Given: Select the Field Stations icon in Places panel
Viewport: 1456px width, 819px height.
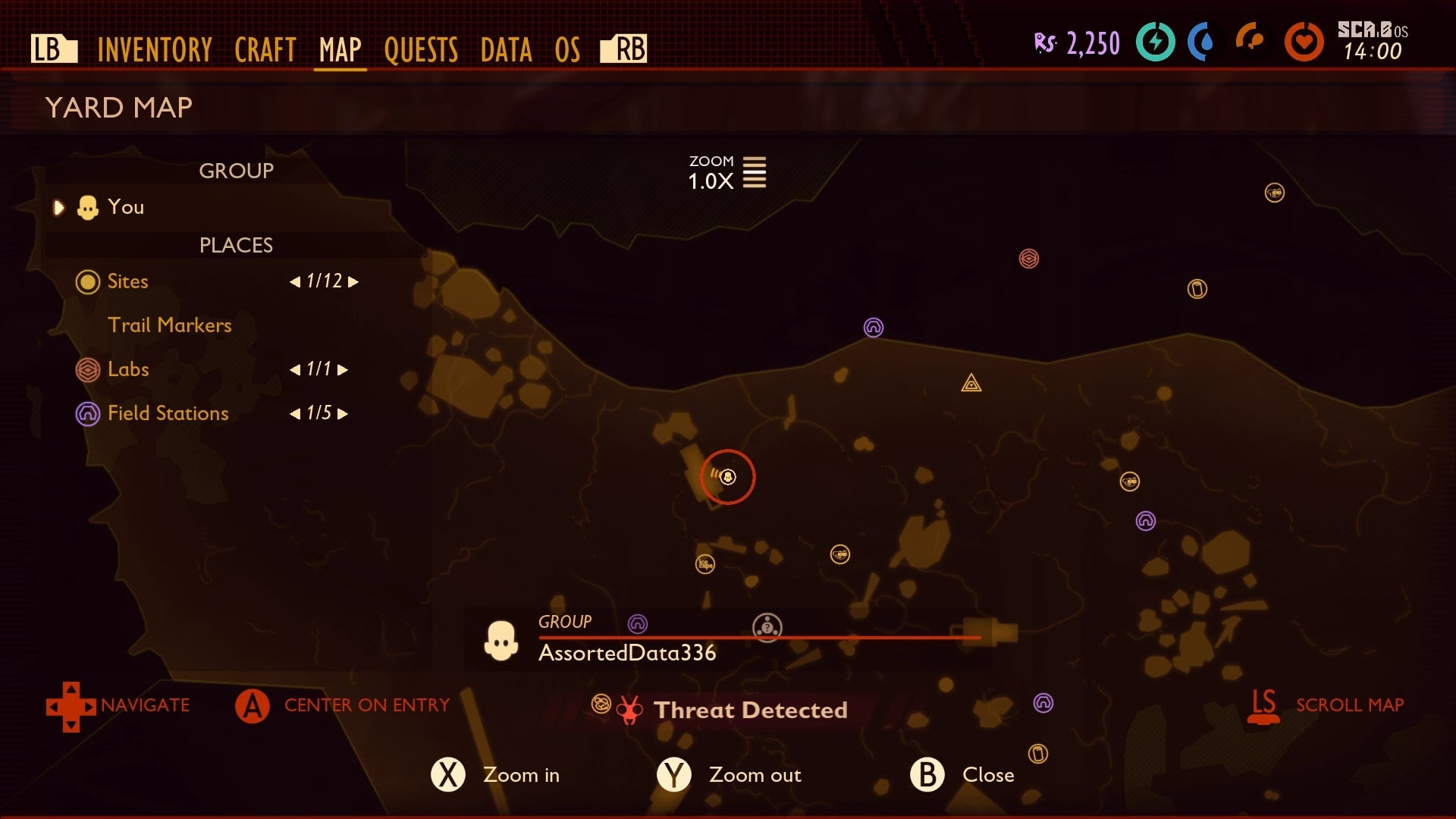Looking at the screenshot, I should pos(87,413).
